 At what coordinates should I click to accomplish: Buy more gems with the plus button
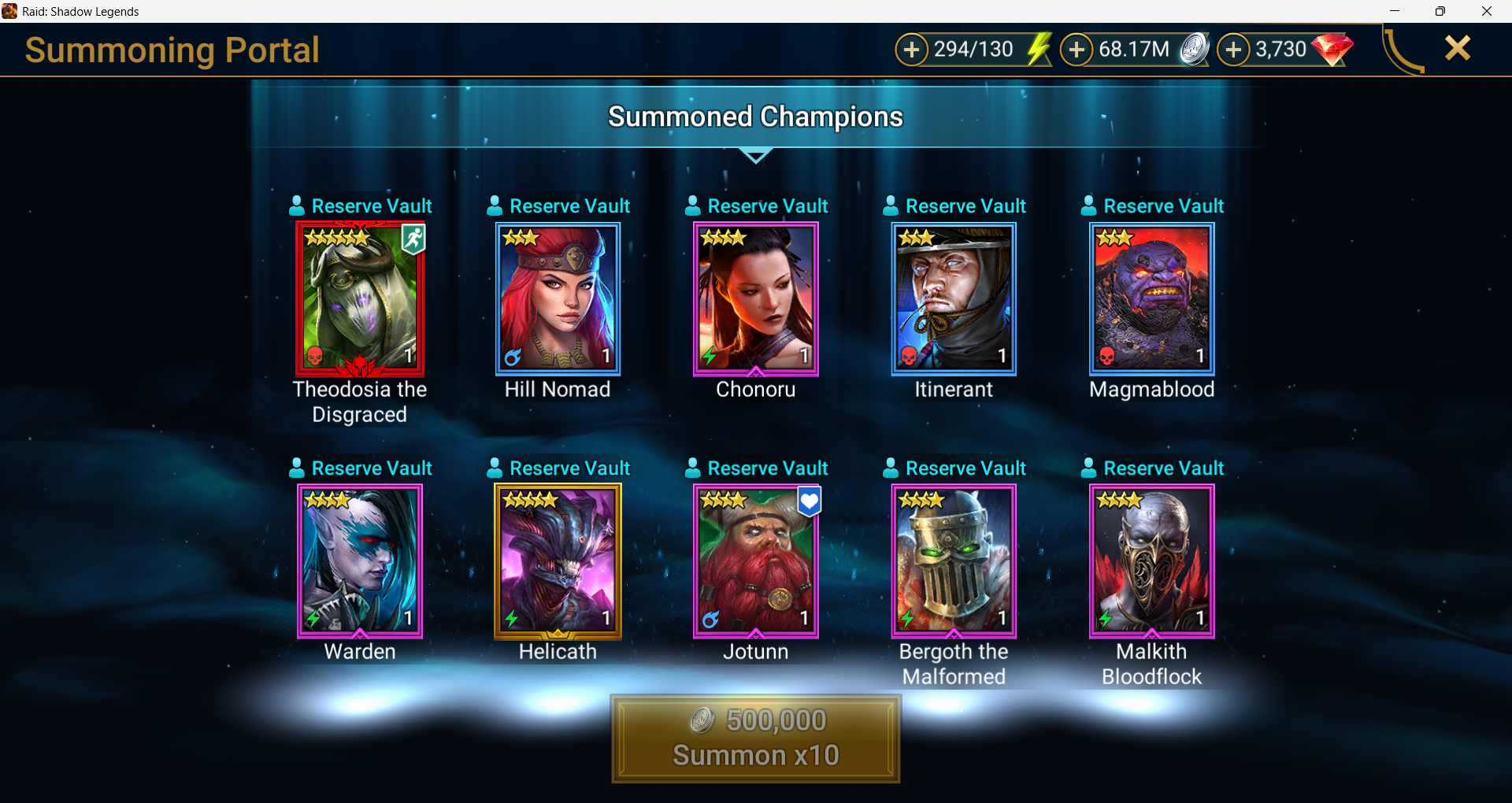tap(1232, 50)
